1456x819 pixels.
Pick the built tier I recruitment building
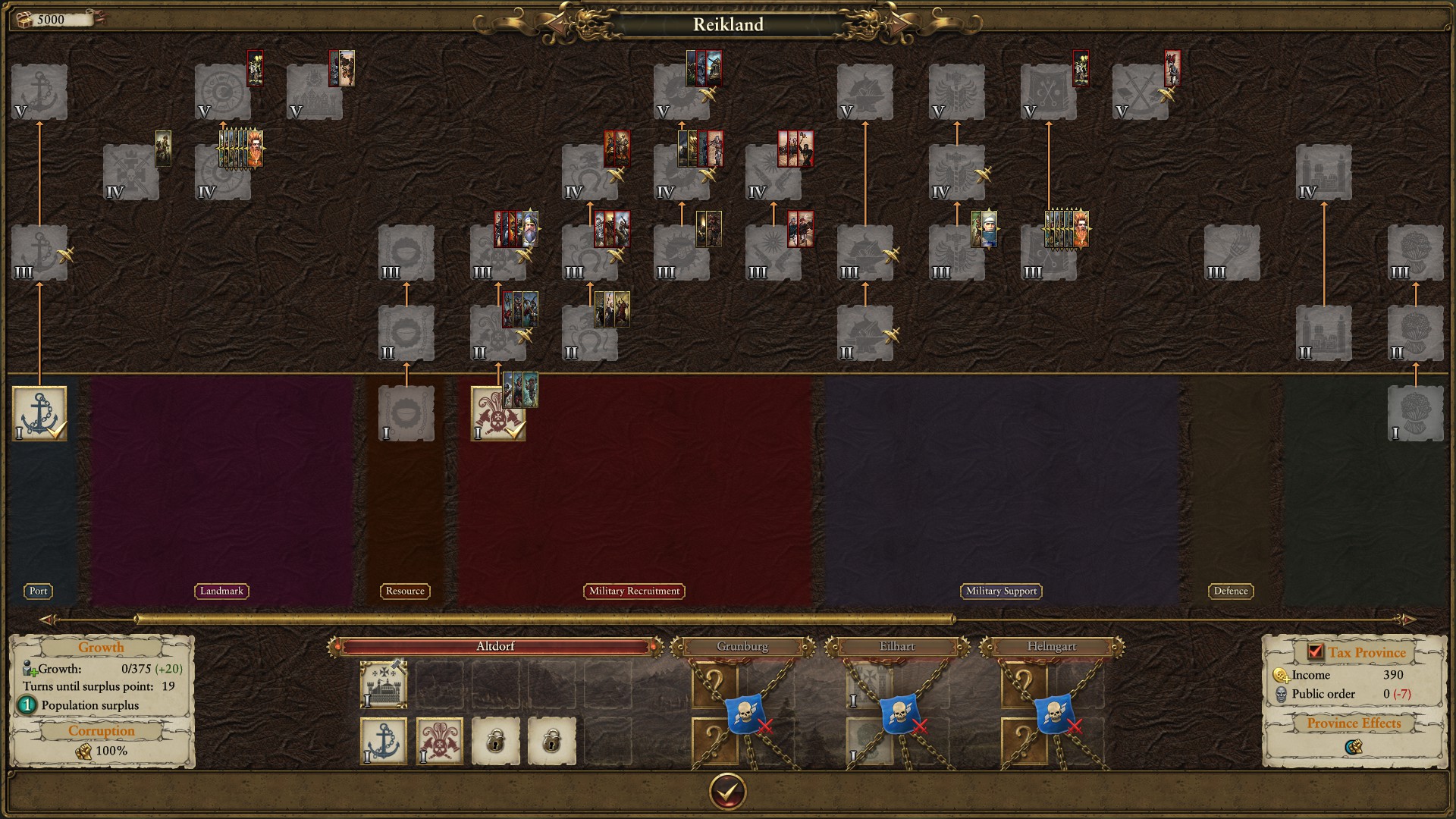coord(497,414)
